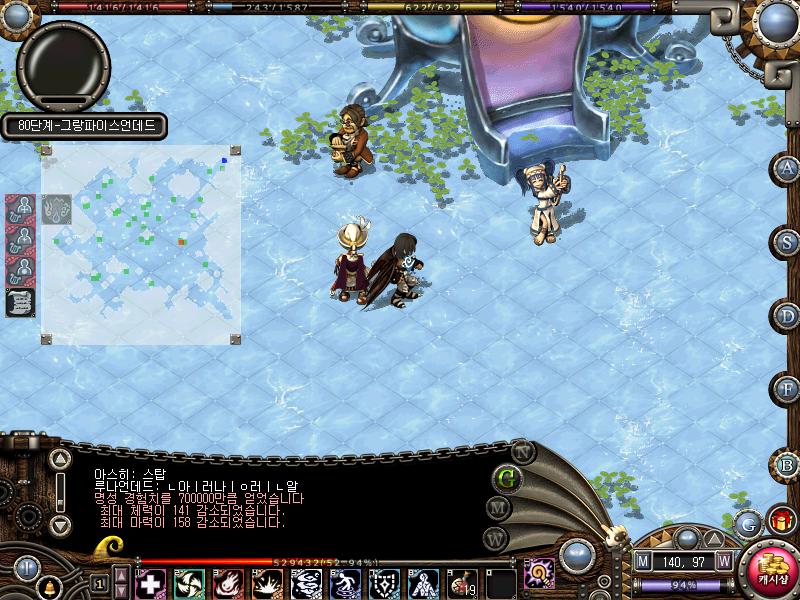
Task: Activate the white cross heal skill
Action: (150, 583)
